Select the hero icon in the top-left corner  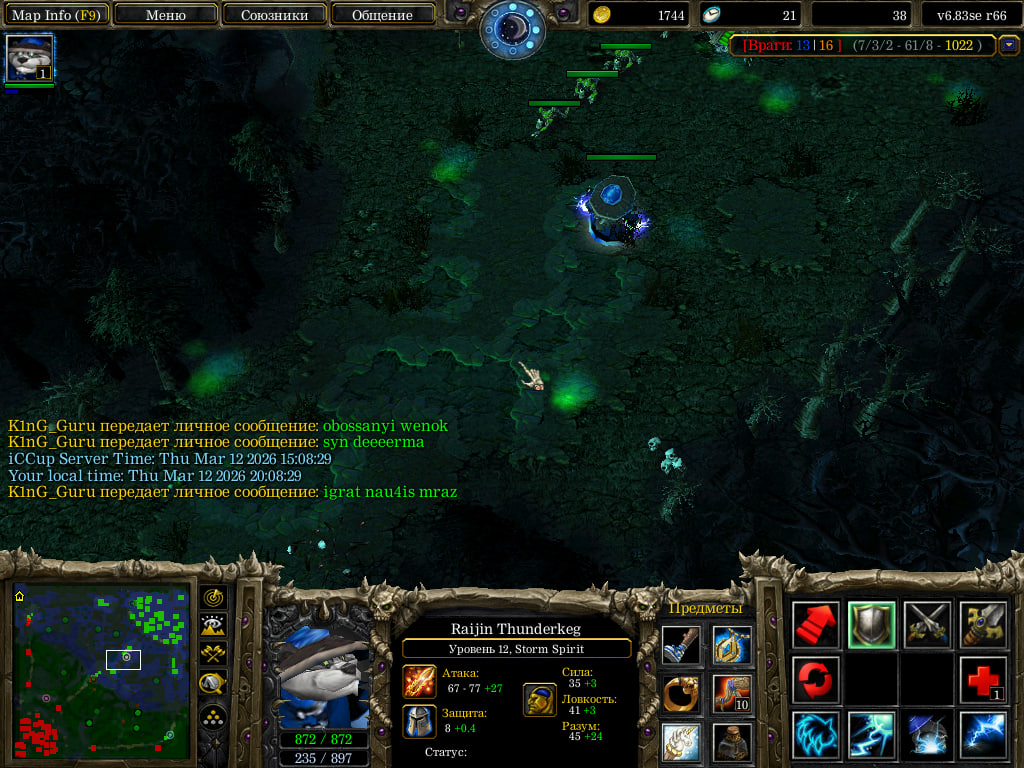point(29,59)
